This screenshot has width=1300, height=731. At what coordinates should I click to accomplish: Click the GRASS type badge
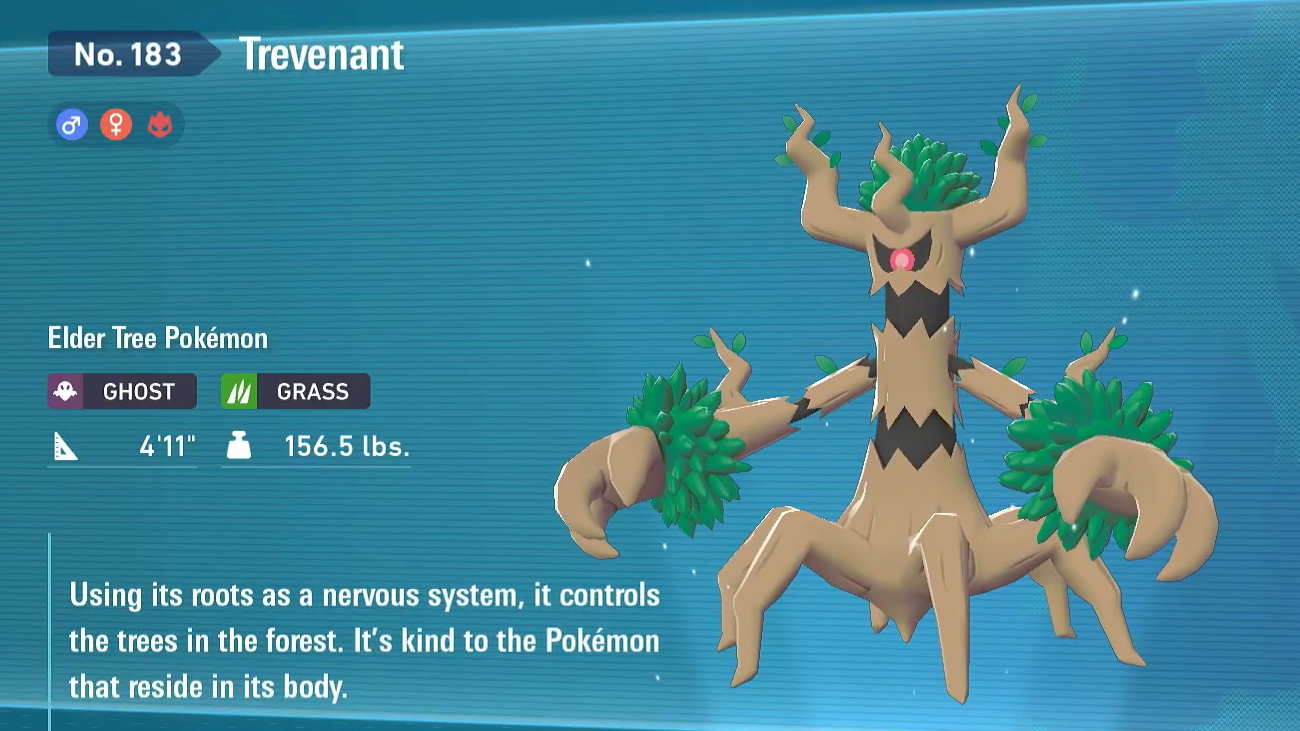(295, 391)
